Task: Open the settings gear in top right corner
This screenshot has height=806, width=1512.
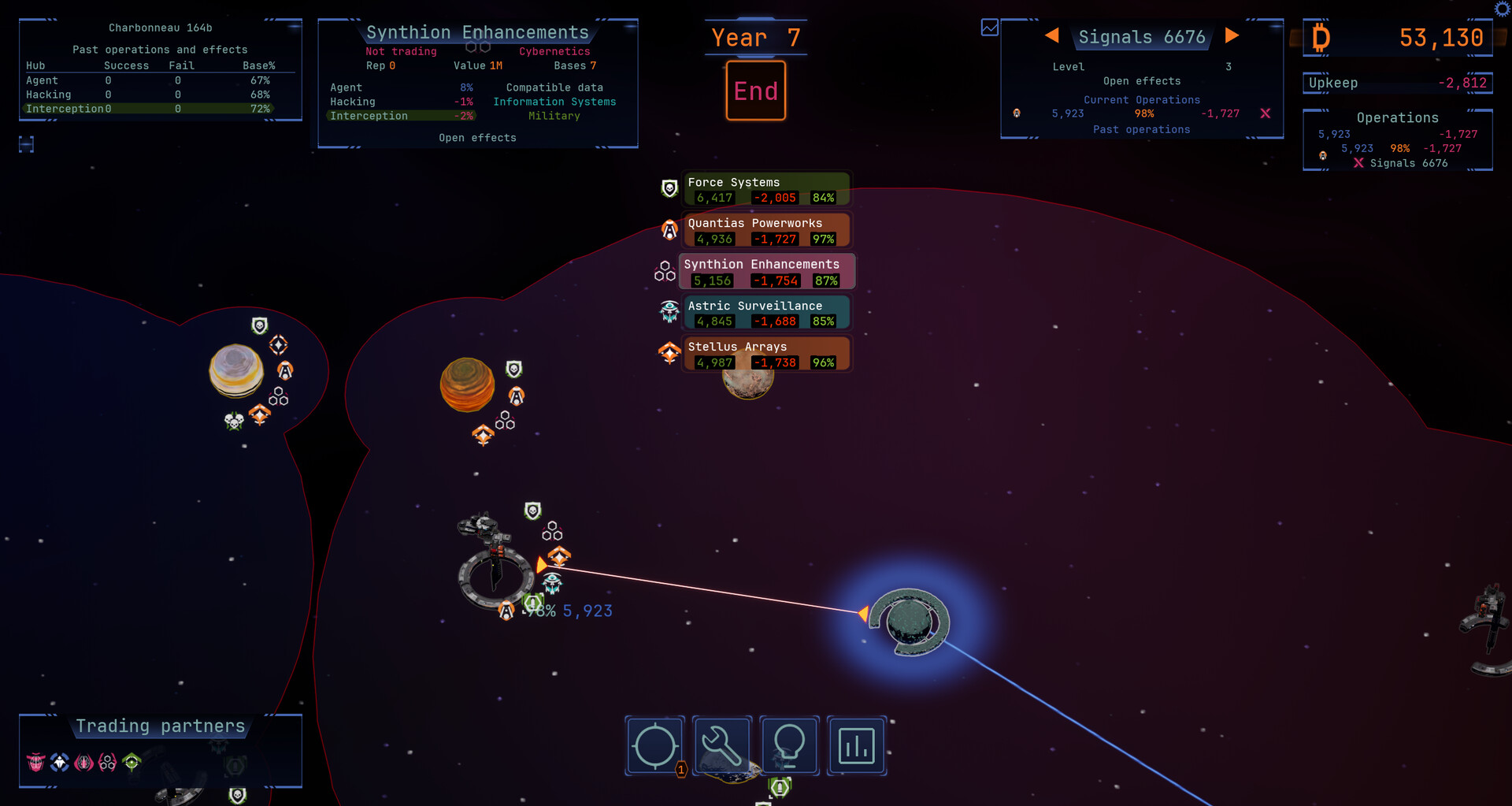Action: [1502, 9]
